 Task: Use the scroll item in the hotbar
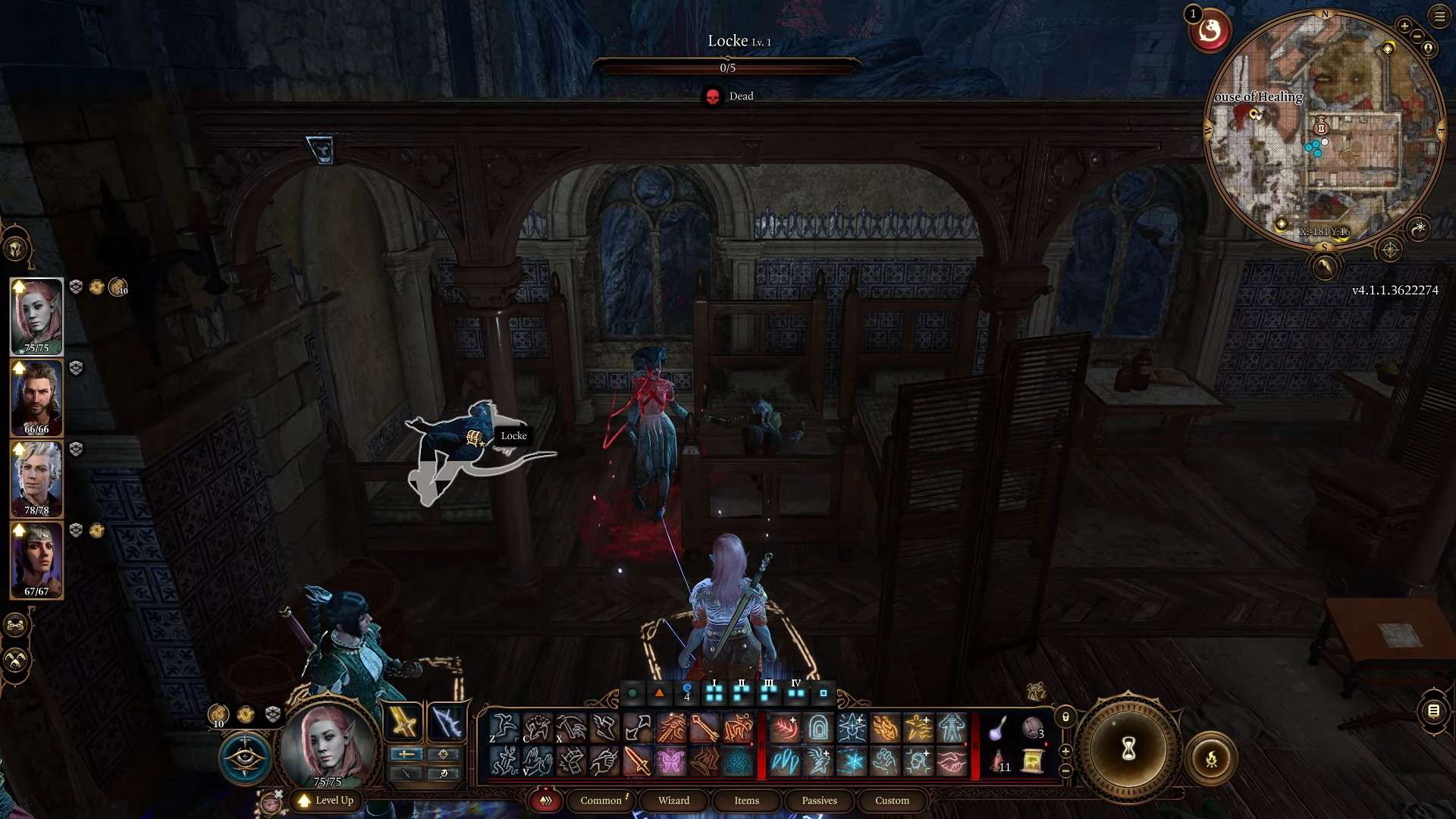coord(1032,761)
